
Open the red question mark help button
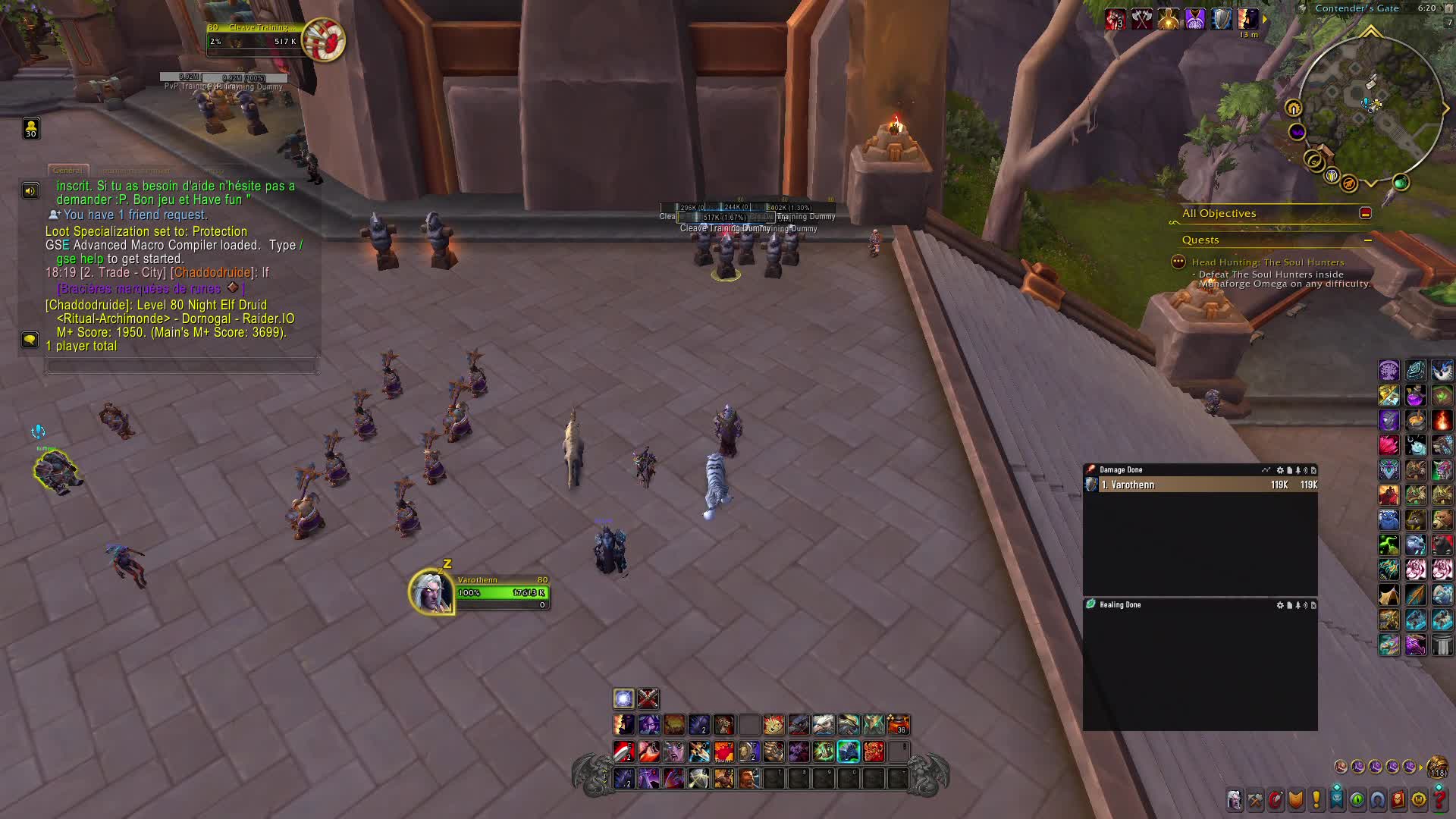click(x=1440, y=800)
